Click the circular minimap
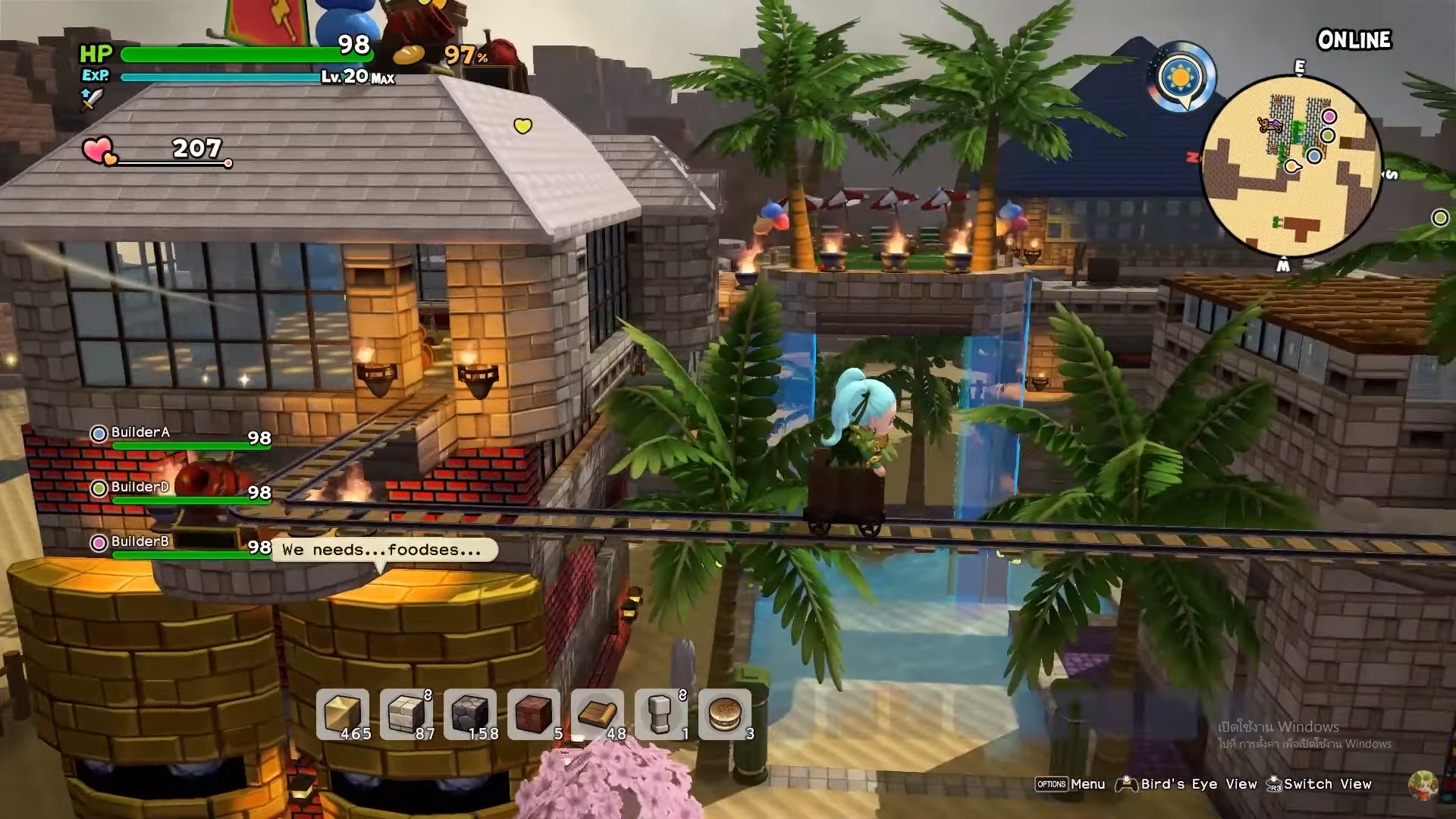Screen dimensions: 1456x819 1291,166
